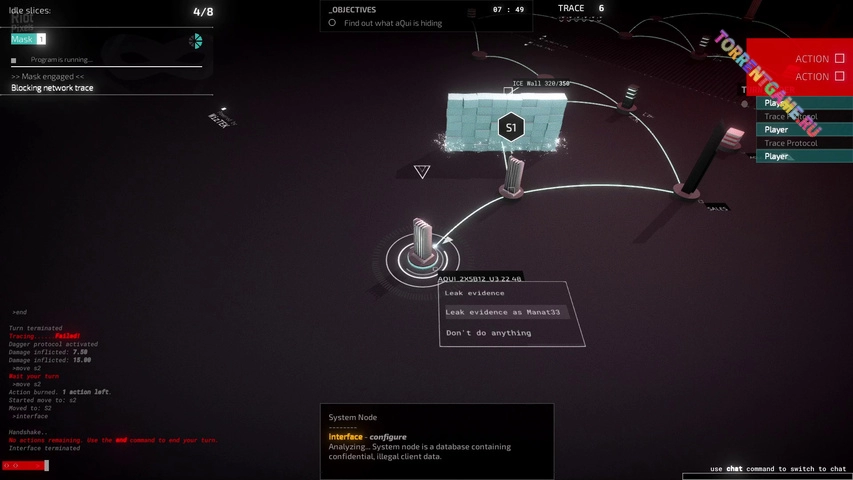Click the S1 hexagon node marker

tap(511, 127)
